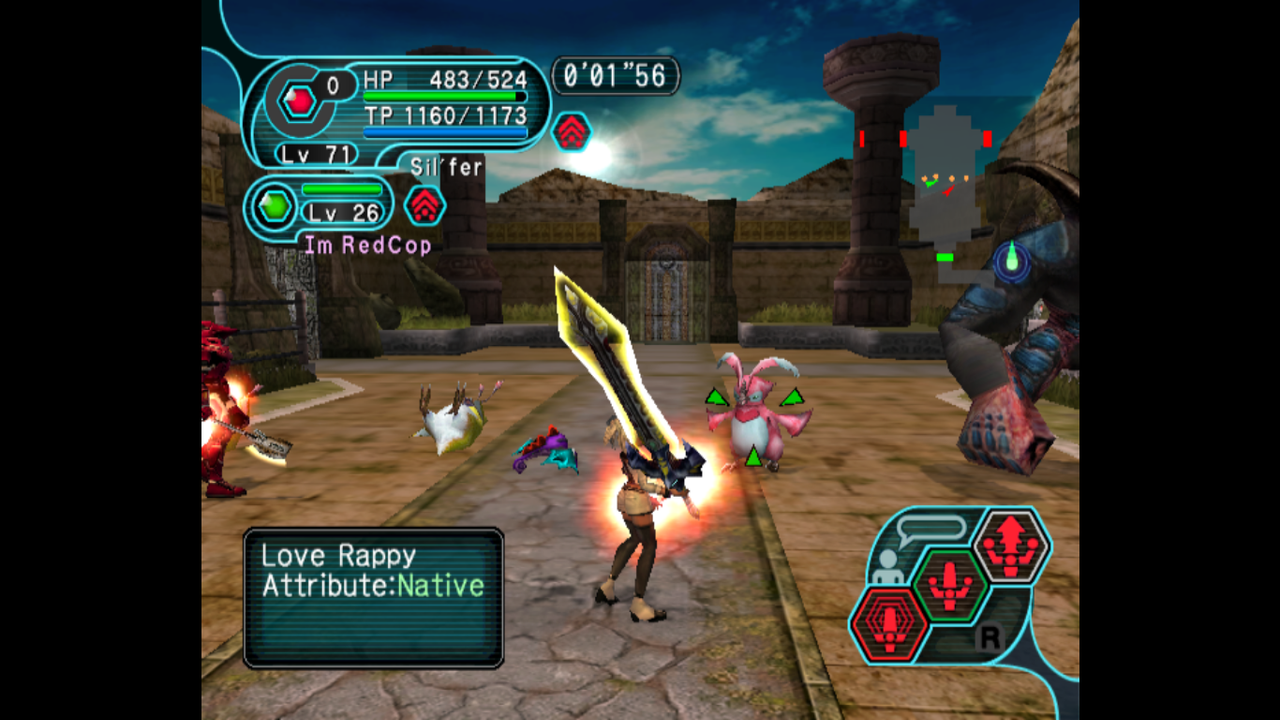
Task: Click Im RedCop's red attack buff icon
Action: (425, 205)
